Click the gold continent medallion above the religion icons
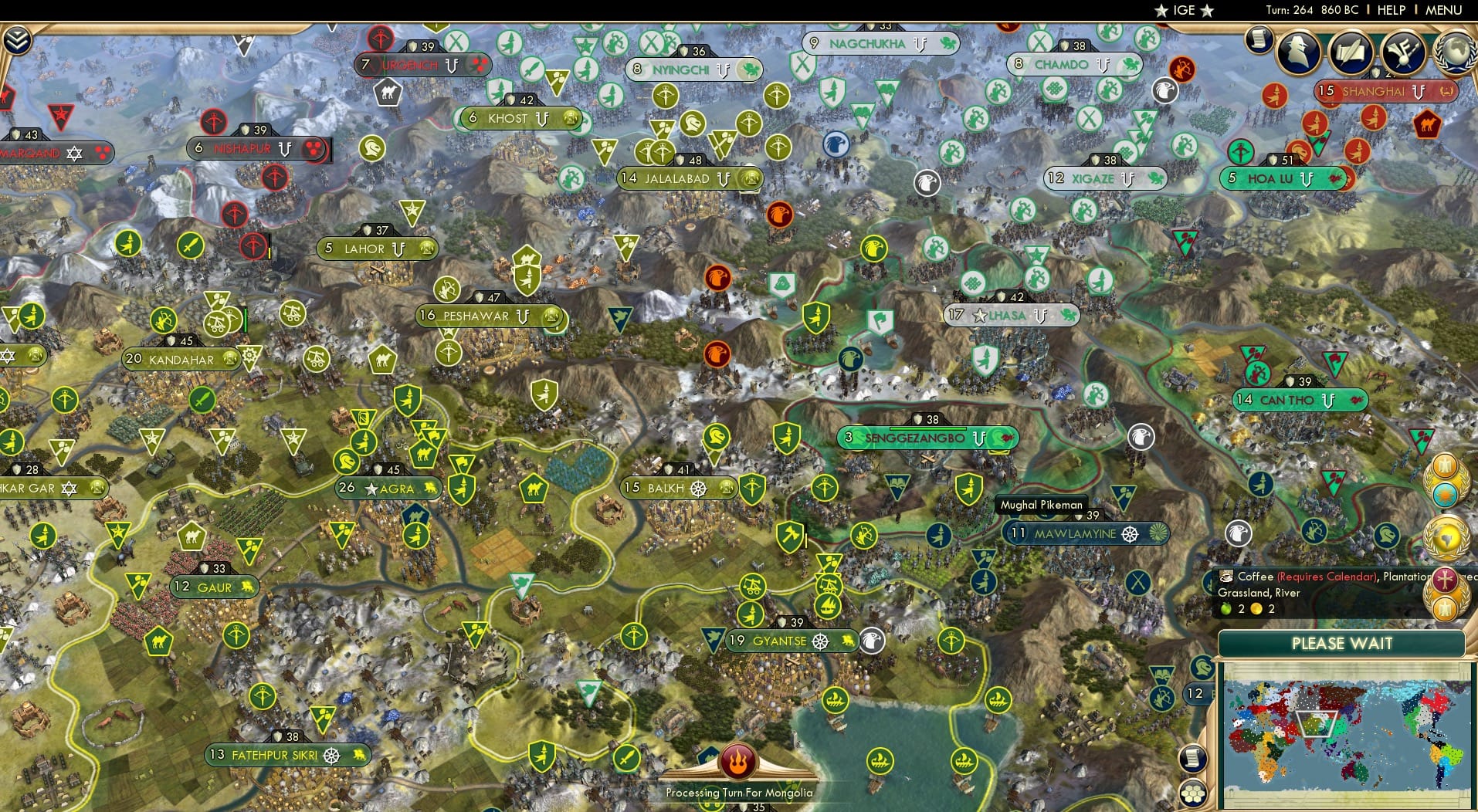The image size is (1478, 812). click(x=1445, y=536)
